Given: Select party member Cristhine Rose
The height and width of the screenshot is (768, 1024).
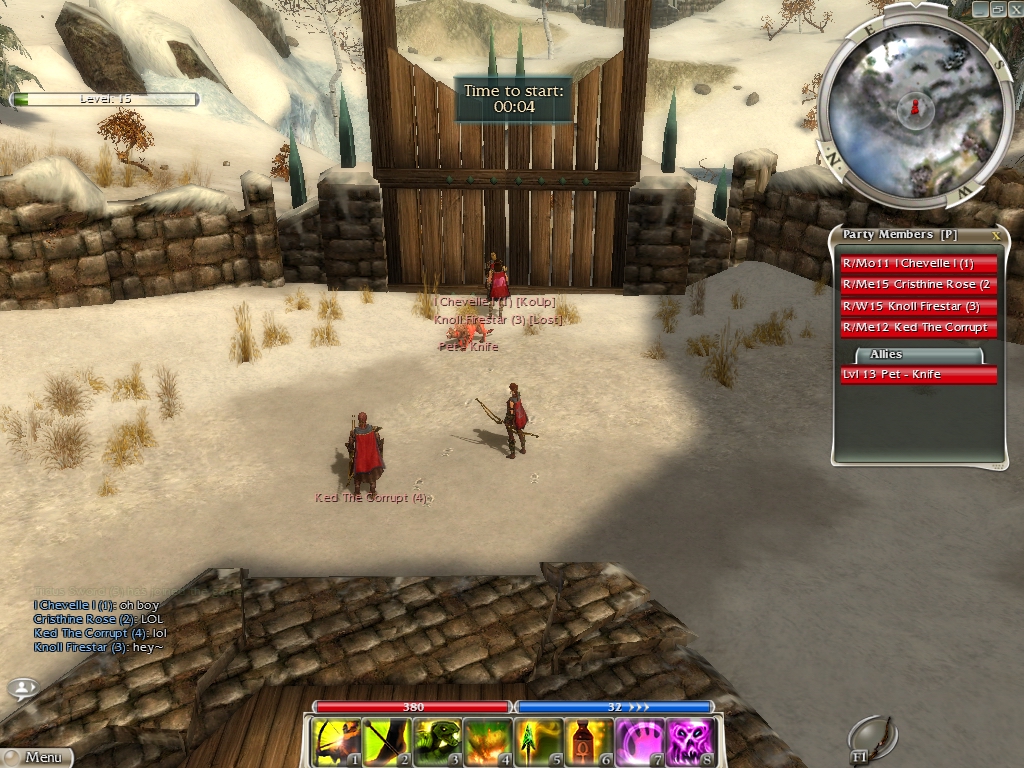Looking at the screenshot, I should [x=919, y=285].
